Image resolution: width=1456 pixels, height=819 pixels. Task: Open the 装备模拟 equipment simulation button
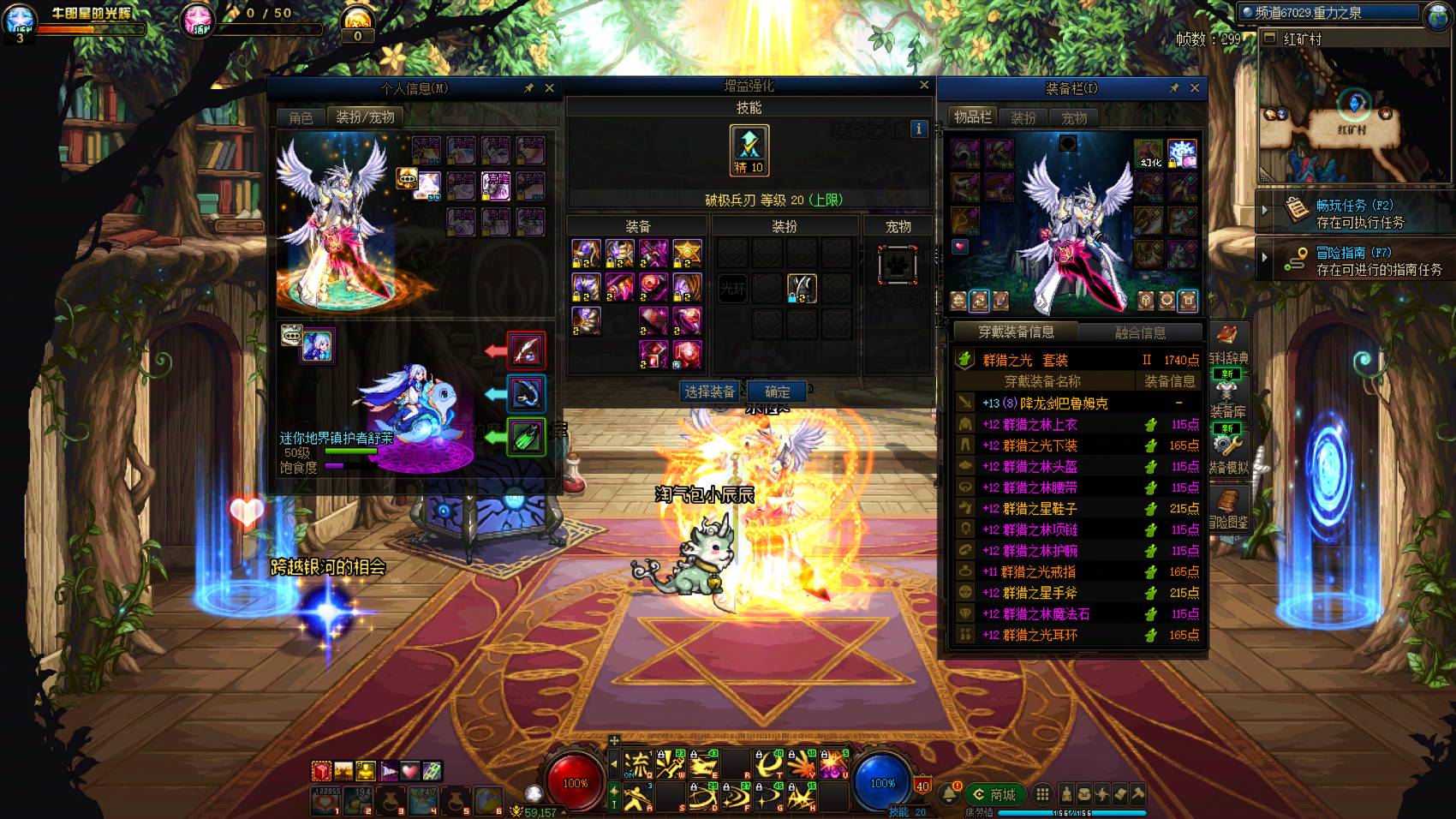coord(1228,453)
